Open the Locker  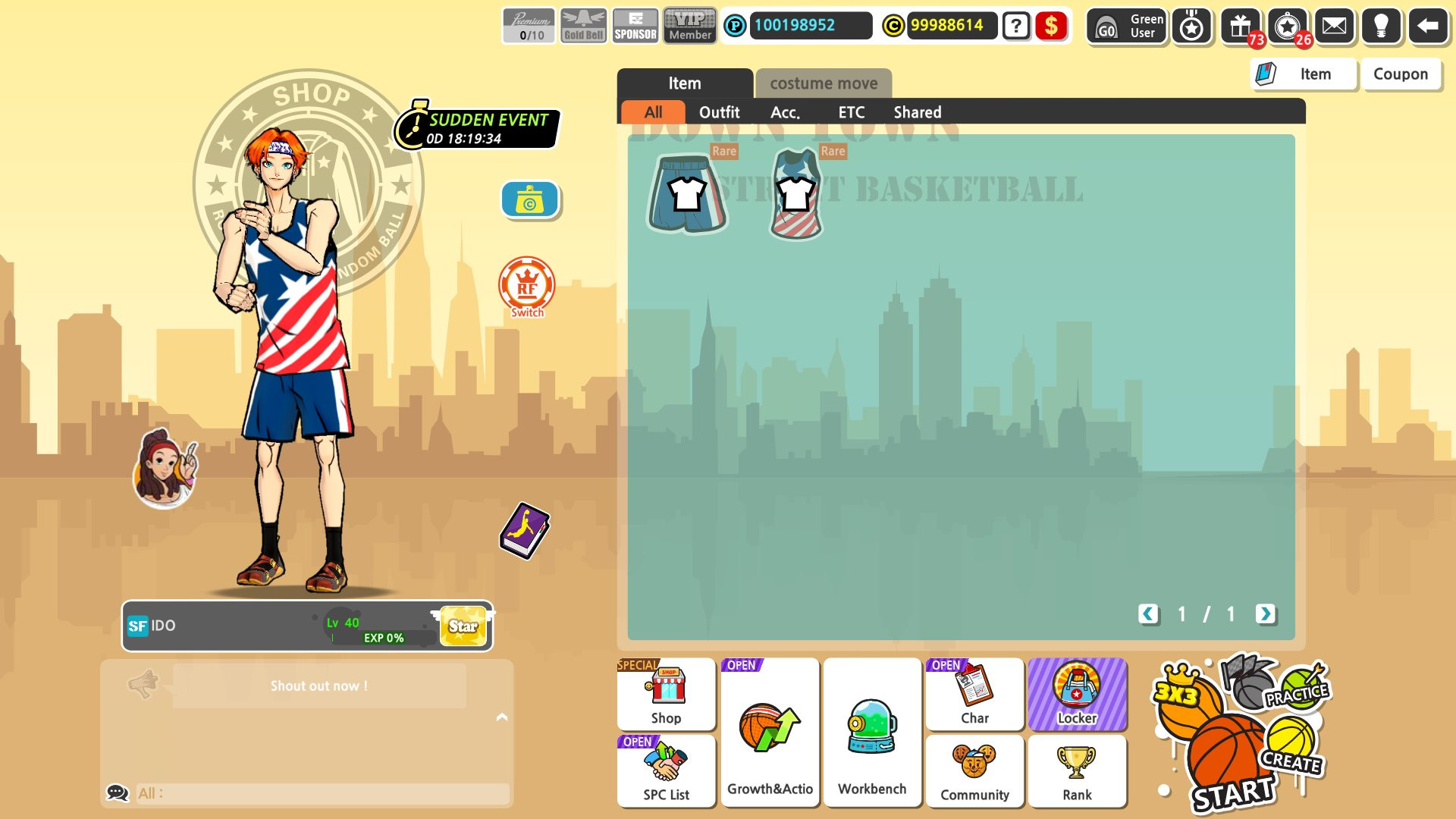[1078, 694]
